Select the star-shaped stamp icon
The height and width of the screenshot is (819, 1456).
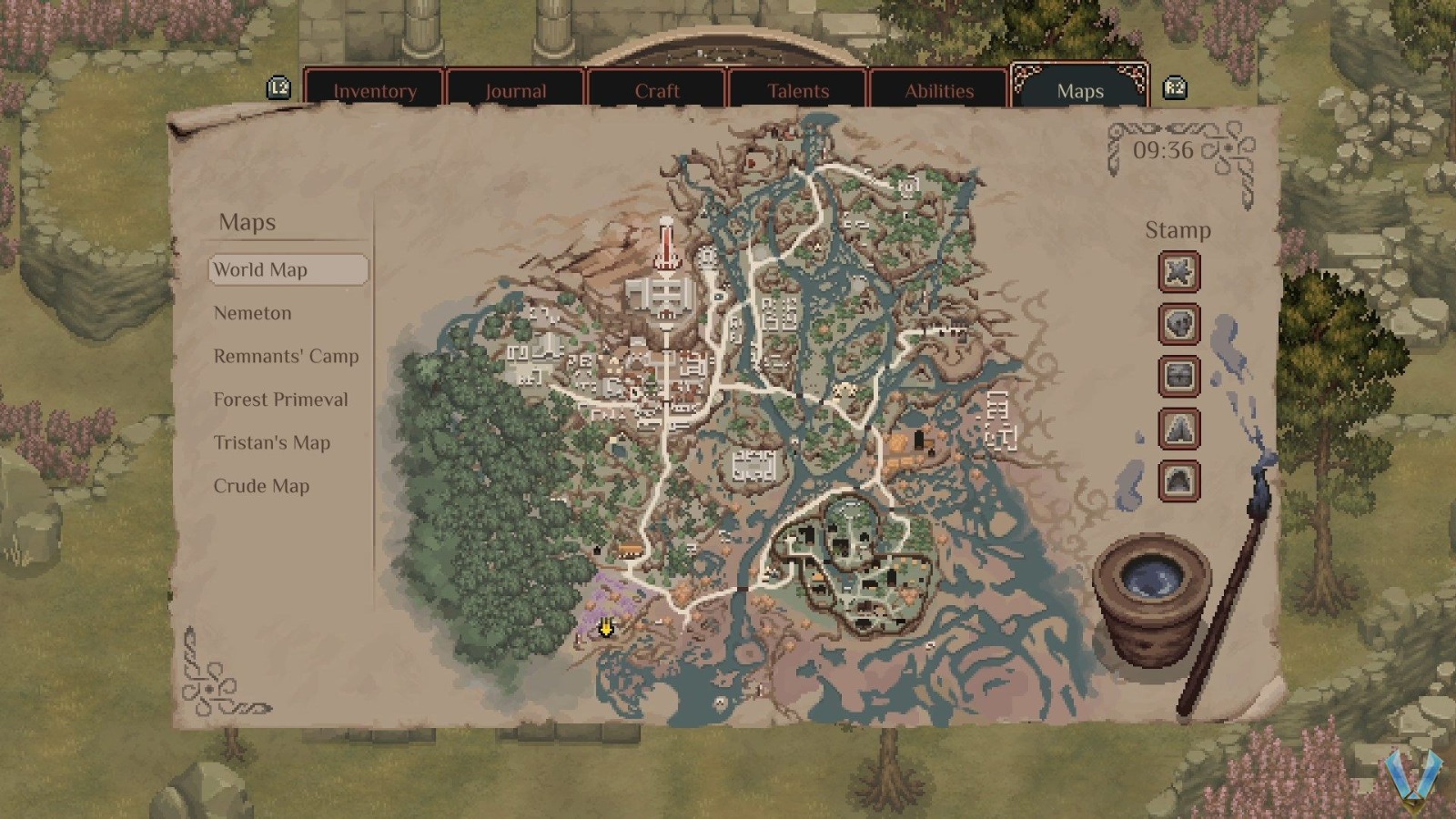[1179, 272]
